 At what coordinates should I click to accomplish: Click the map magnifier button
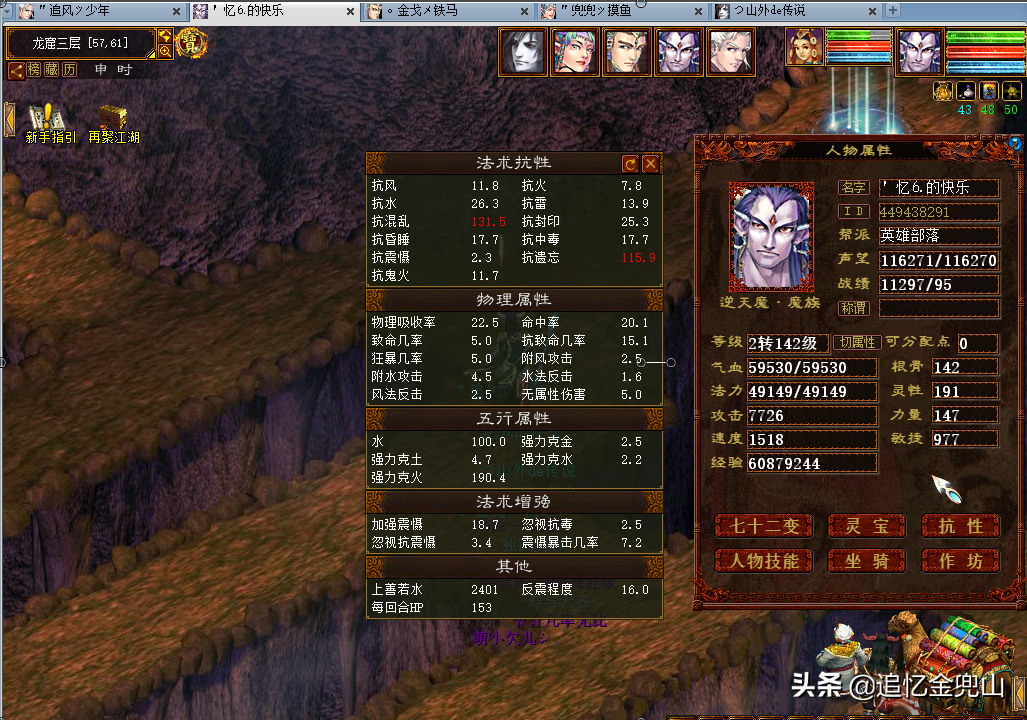point(164,50)
